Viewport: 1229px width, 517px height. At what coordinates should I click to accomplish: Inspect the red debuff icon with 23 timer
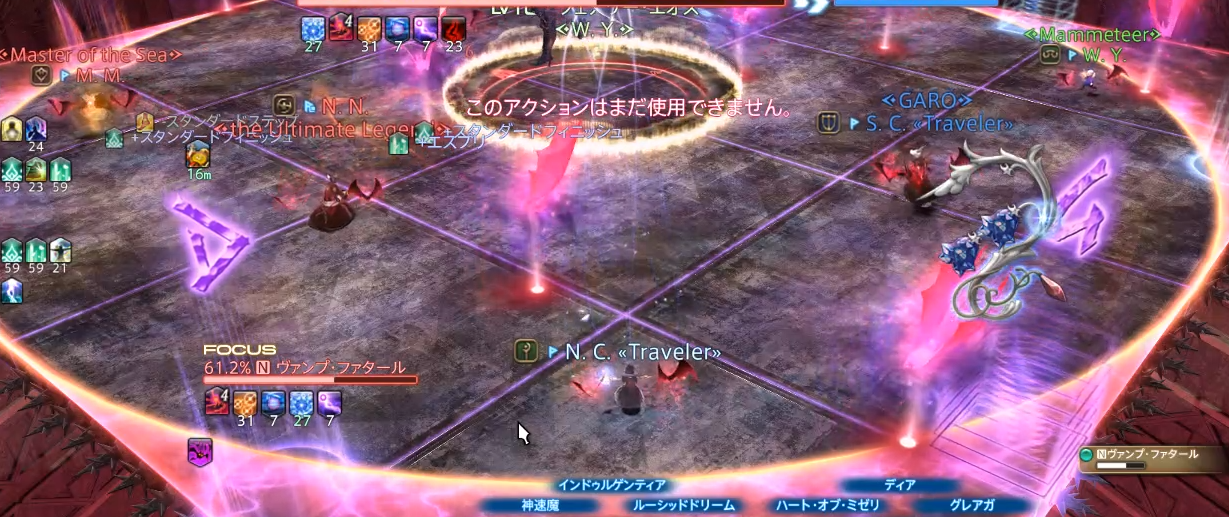click(x=454, y=28)
